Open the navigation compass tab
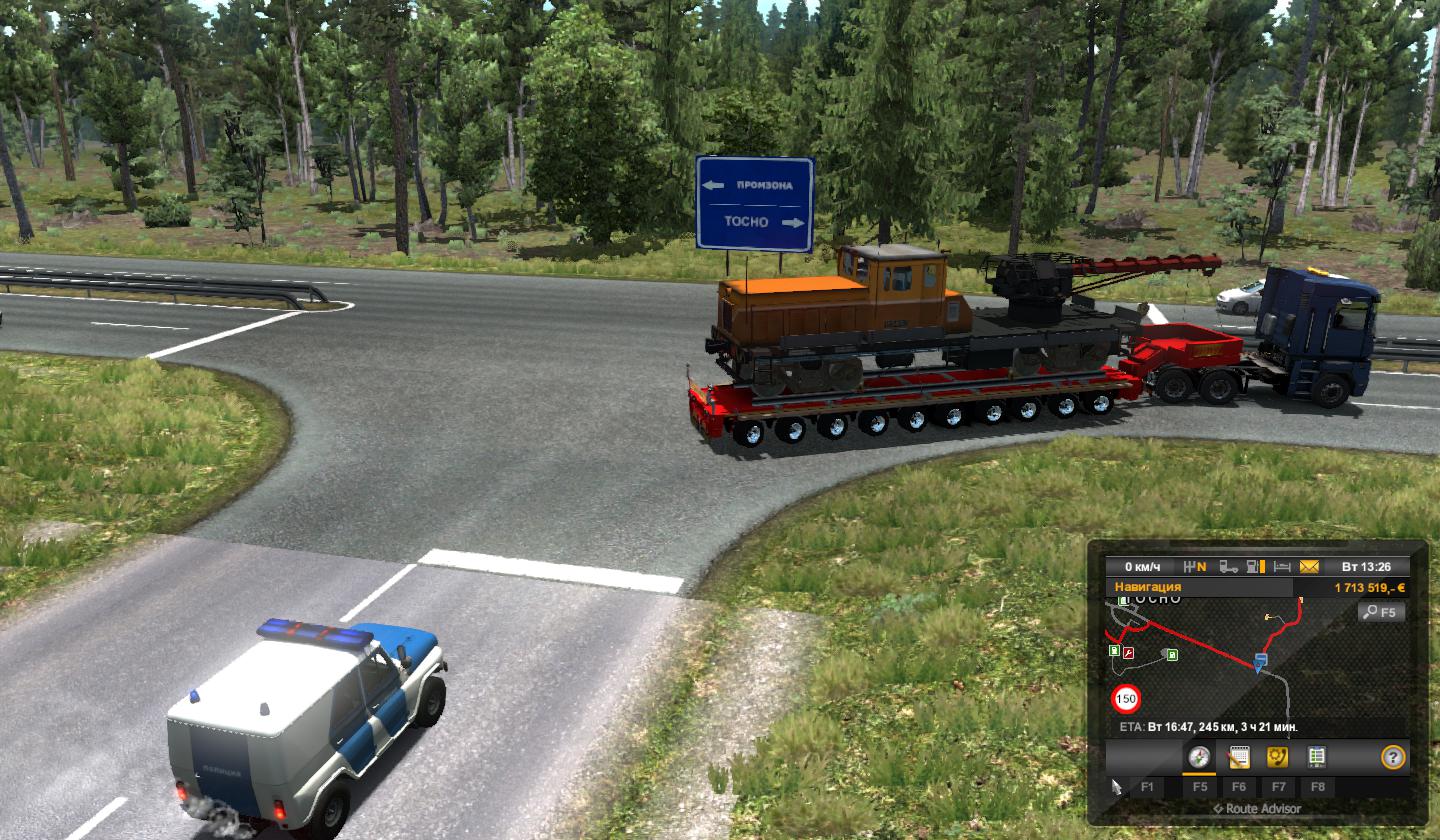This screenshot has height=840, width=1440. (x=1199, y=757)
